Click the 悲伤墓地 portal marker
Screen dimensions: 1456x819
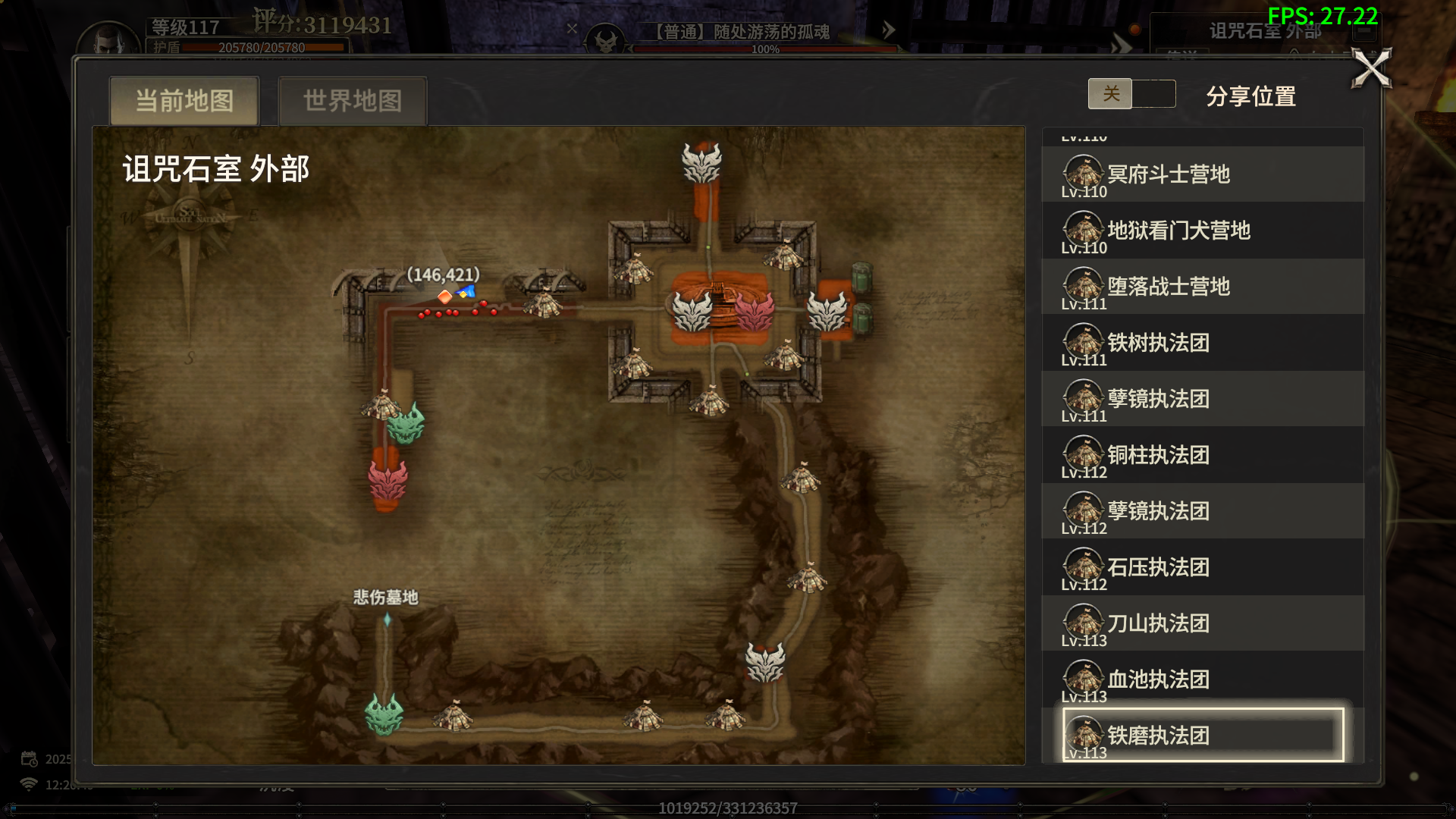click(387, 620)
